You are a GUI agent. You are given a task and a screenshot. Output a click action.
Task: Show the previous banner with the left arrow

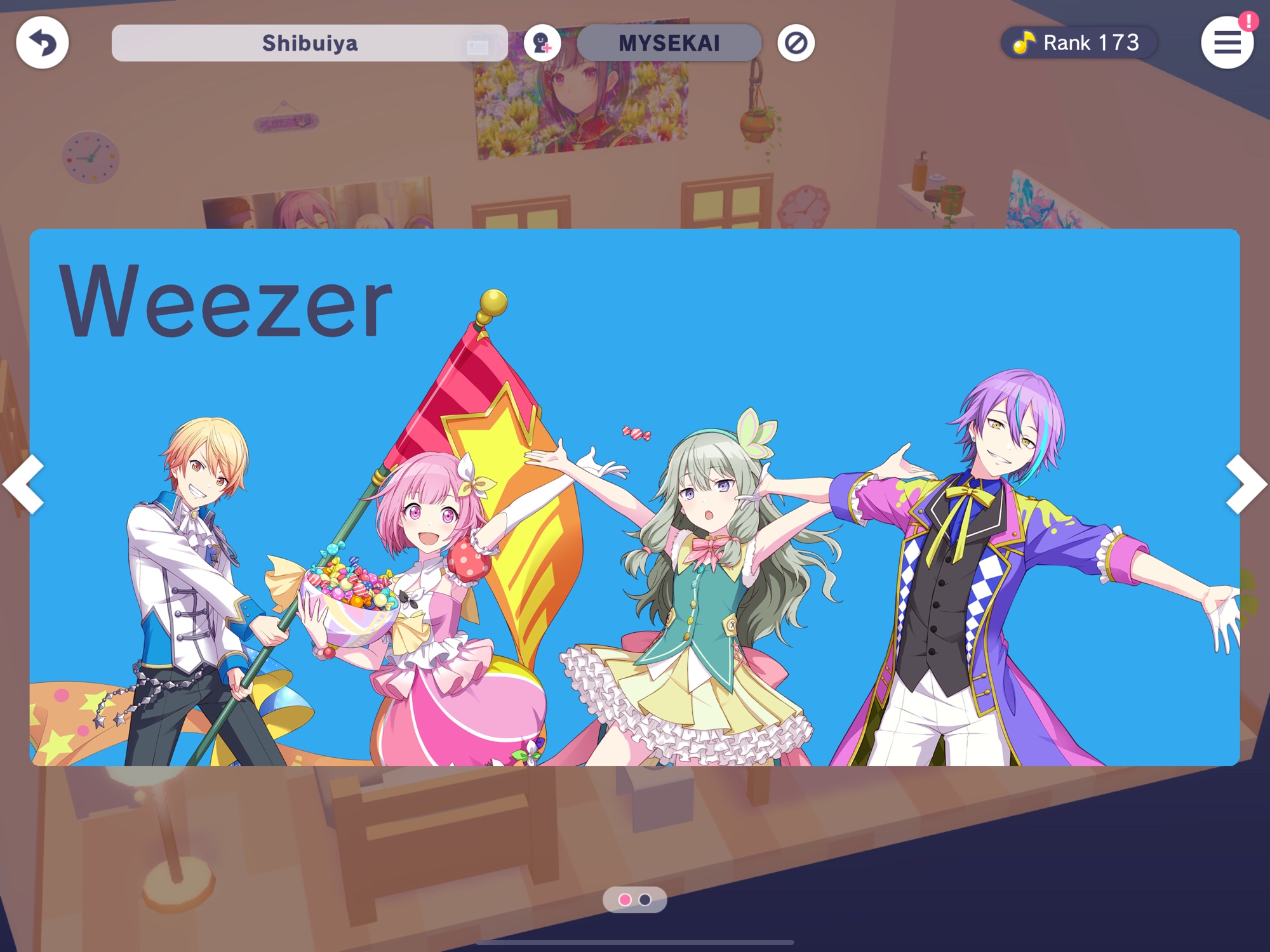pyautogui.click(x=24, y=484)
